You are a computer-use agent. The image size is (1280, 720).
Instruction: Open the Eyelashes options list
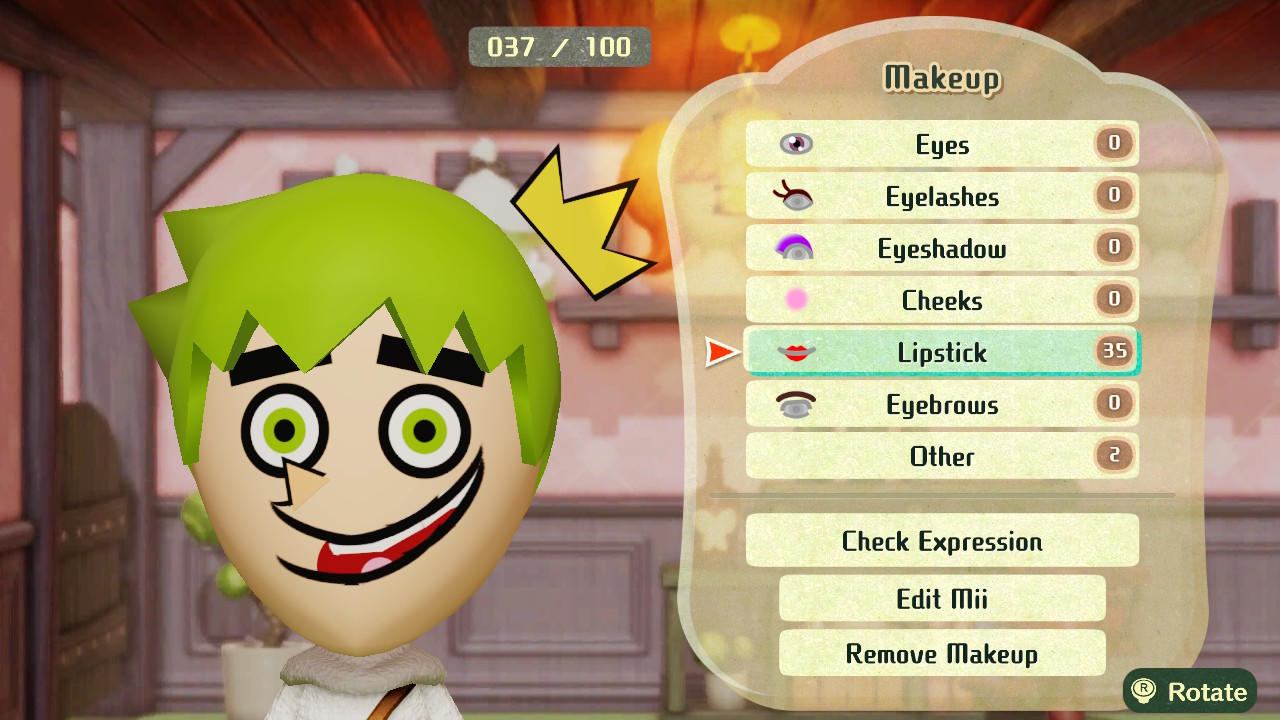[942, 197]
